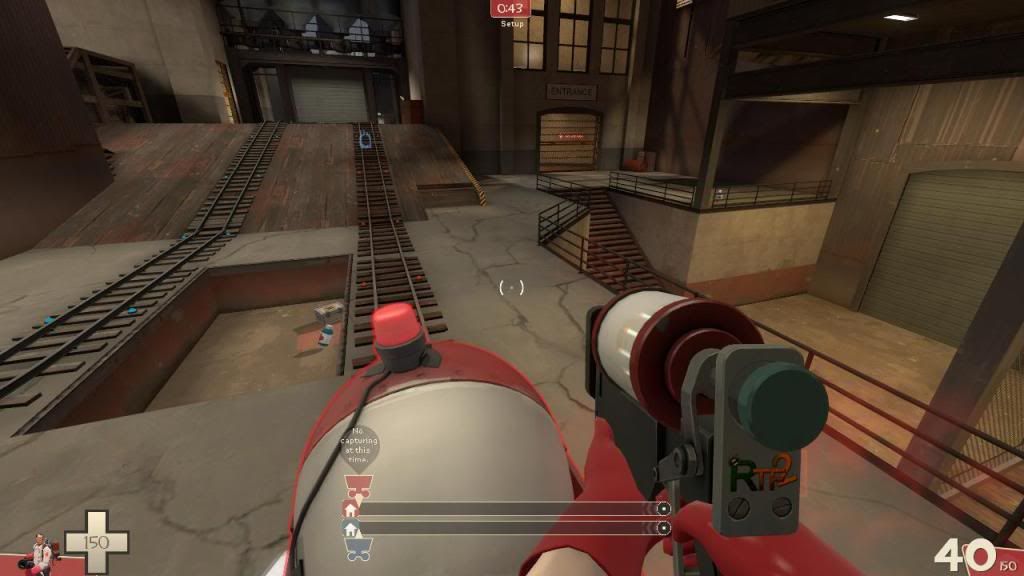Click the blue team home base icon
1024x576 pixels.
click(x=350, y=527)
